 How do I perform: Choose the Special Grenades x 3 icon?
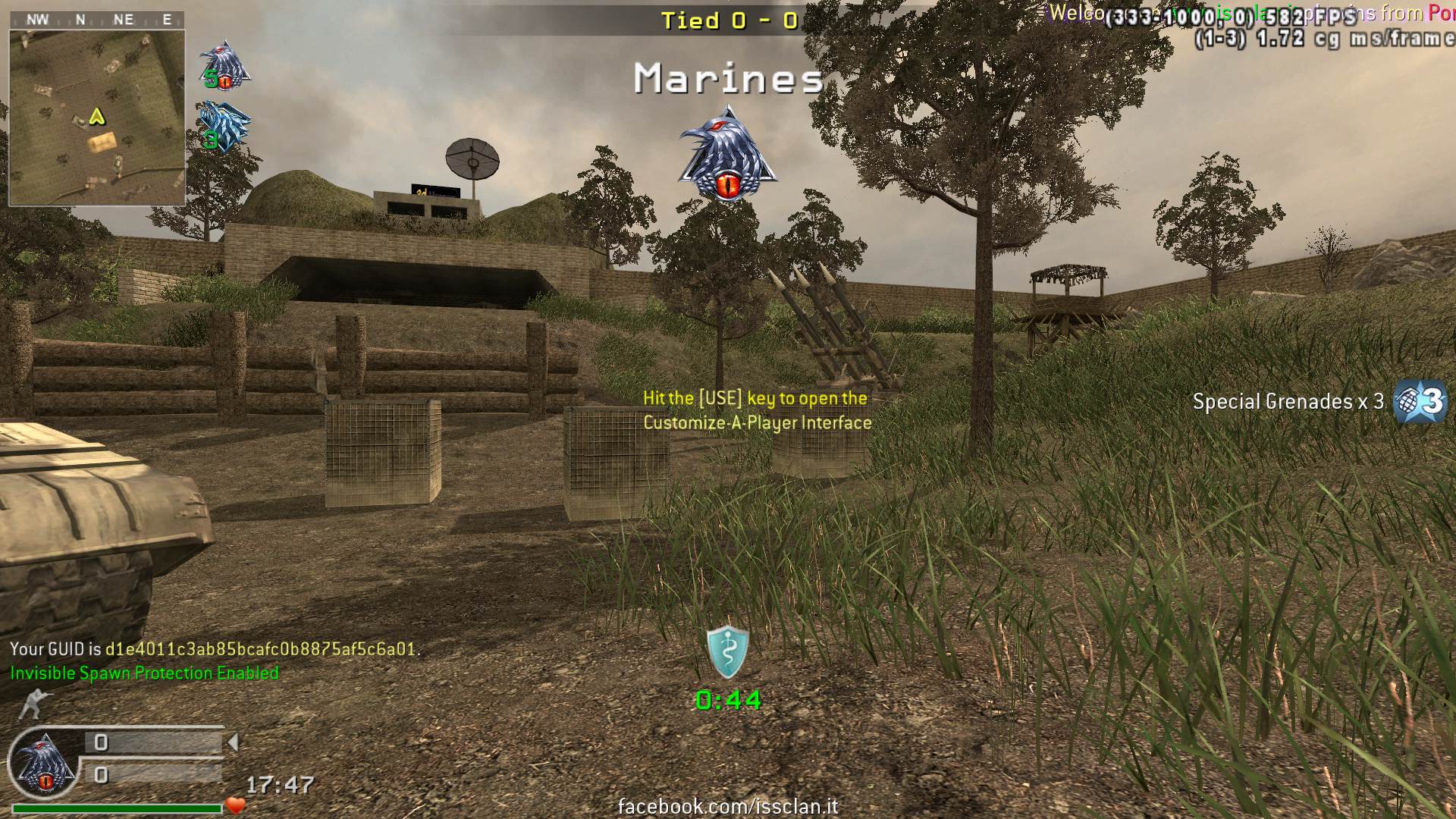(1420, 401)
